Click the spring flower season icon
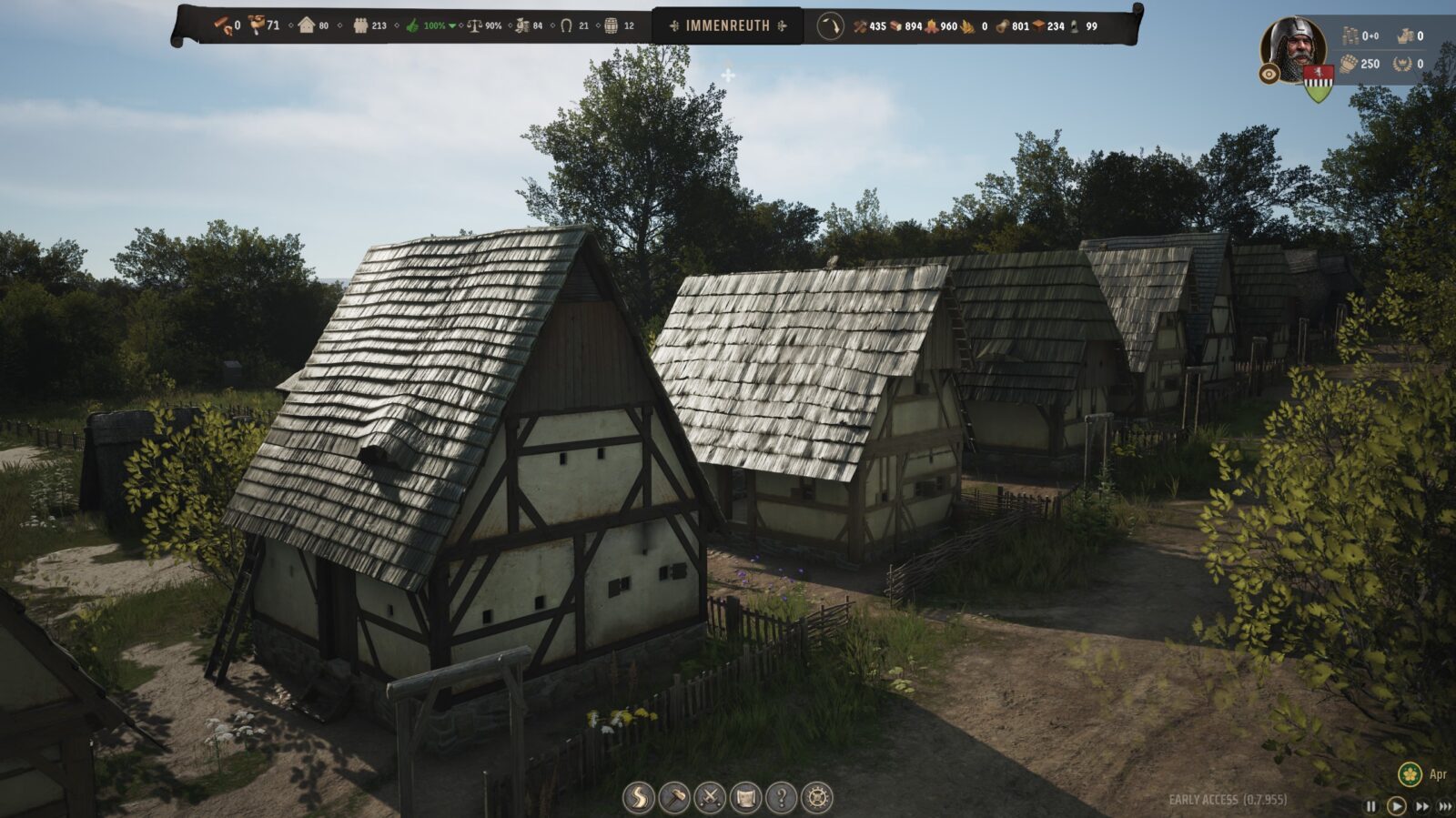1456x818 pixels. (x=1410, y=774)
